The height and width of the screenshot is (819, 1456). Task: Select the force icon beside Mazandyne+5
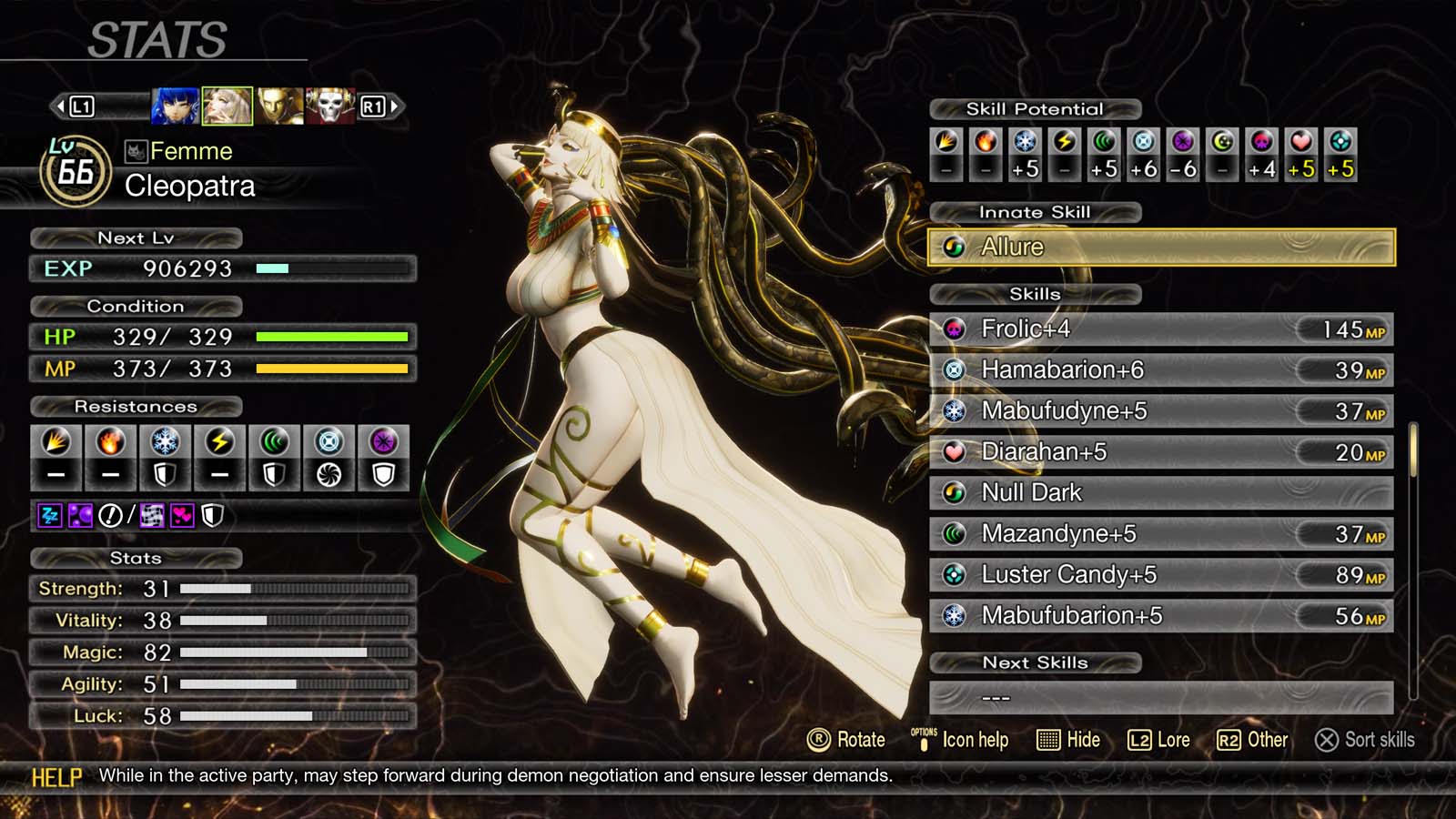955,533
